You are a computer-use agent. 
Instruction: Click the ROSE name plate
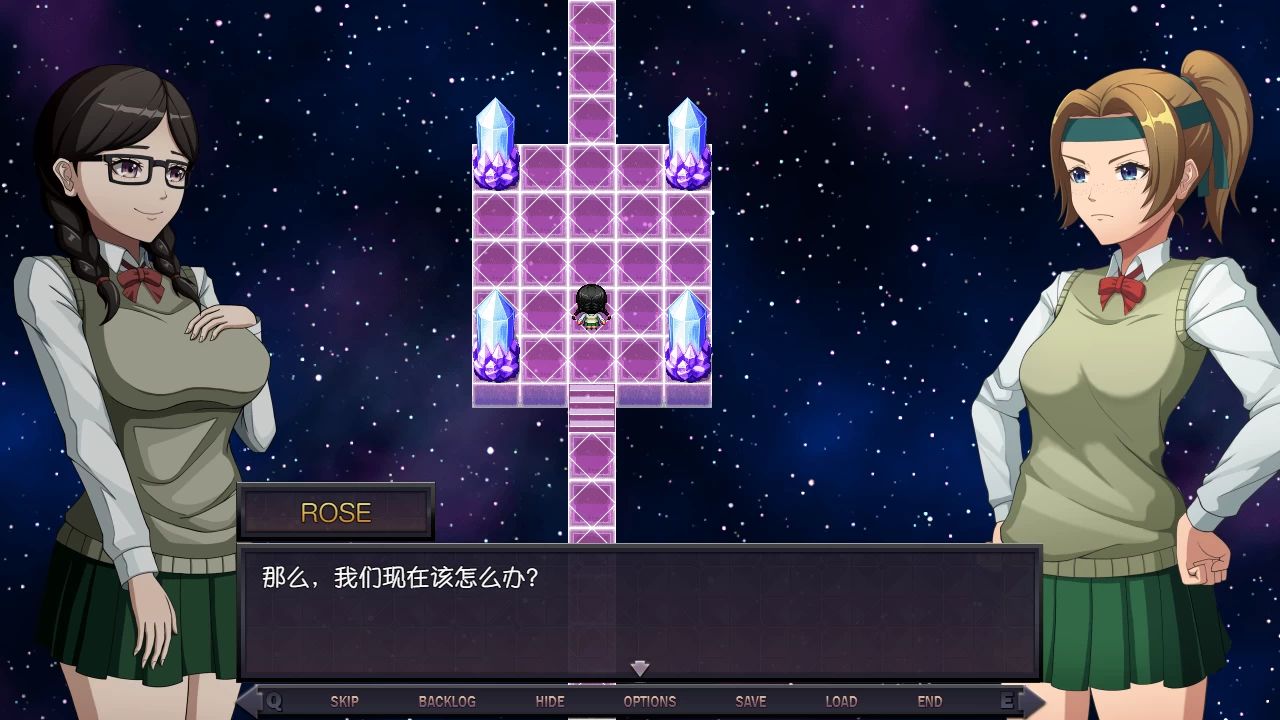point(336,512)
